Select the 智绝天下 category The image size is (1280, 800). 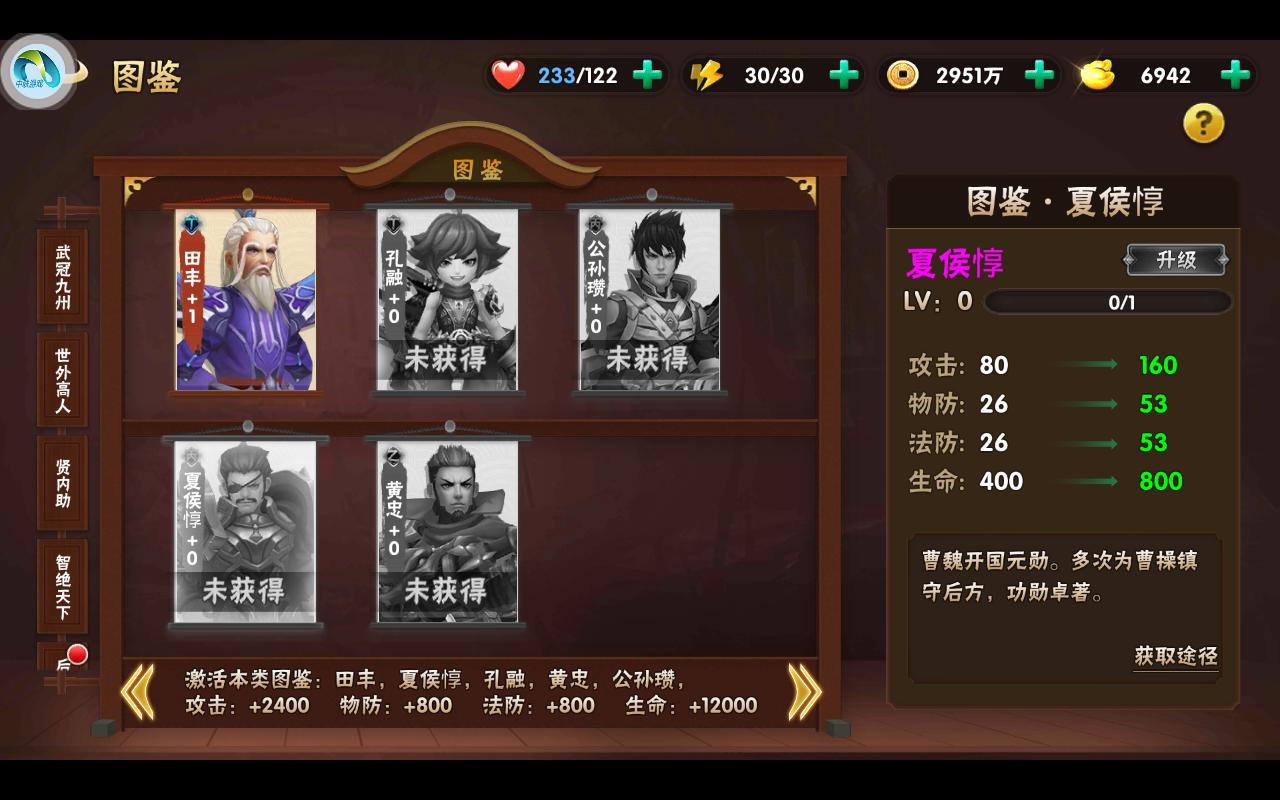click(62, 585)
